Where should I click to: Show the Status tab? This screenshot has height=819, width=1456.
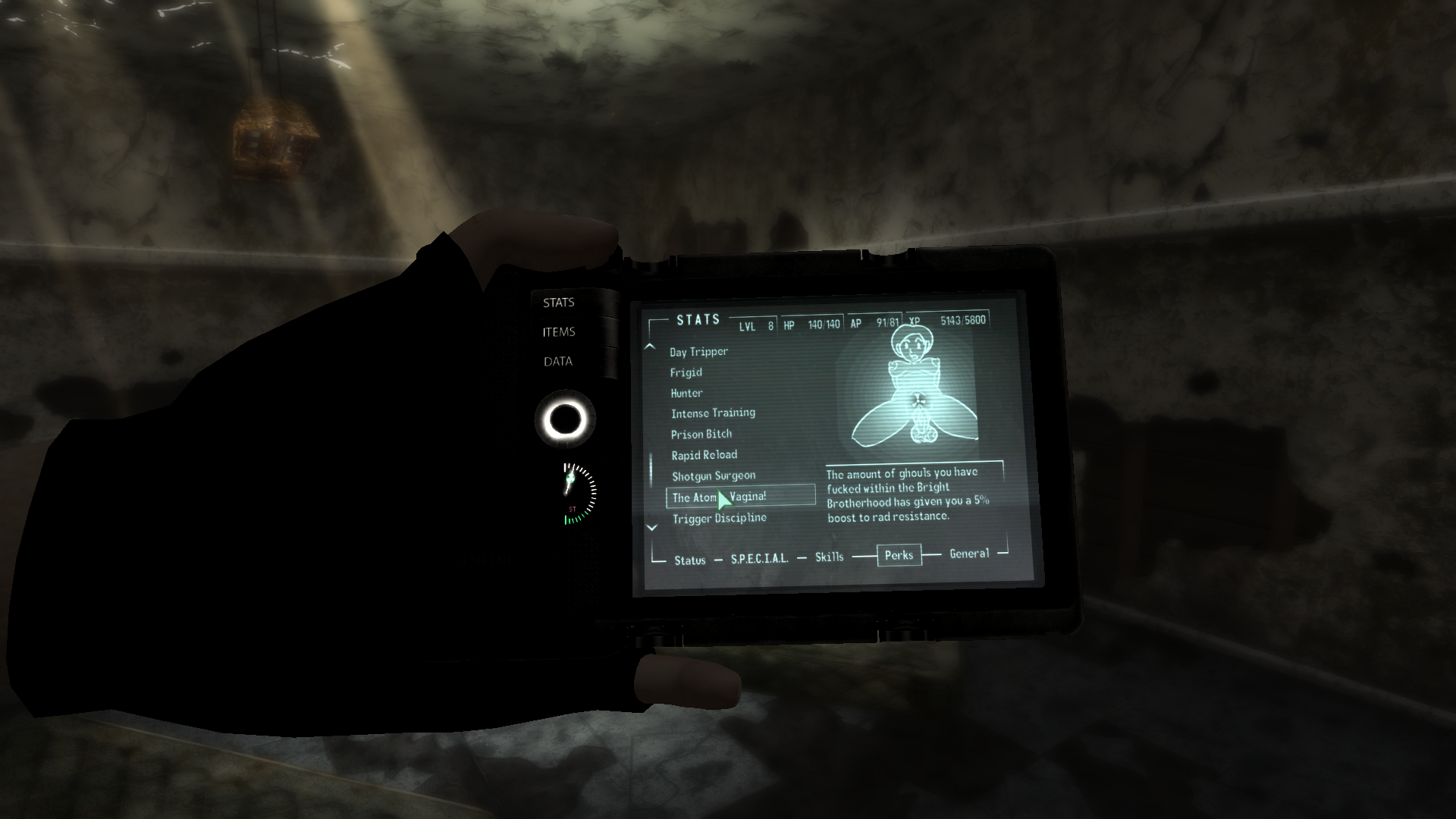pos(690,560)
